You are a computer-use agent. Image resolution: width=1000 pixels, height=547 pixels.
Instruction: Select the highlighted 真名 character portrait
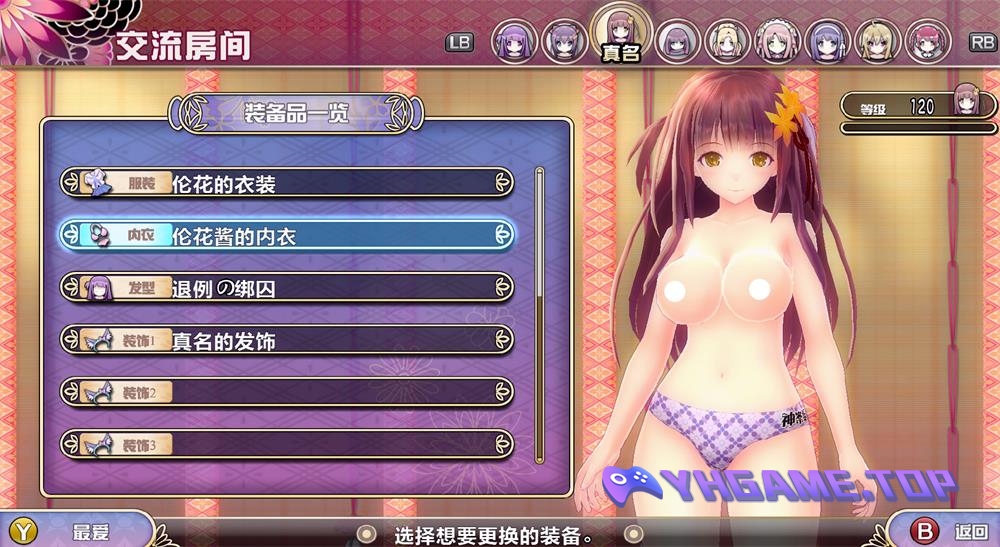pos(621,32)
